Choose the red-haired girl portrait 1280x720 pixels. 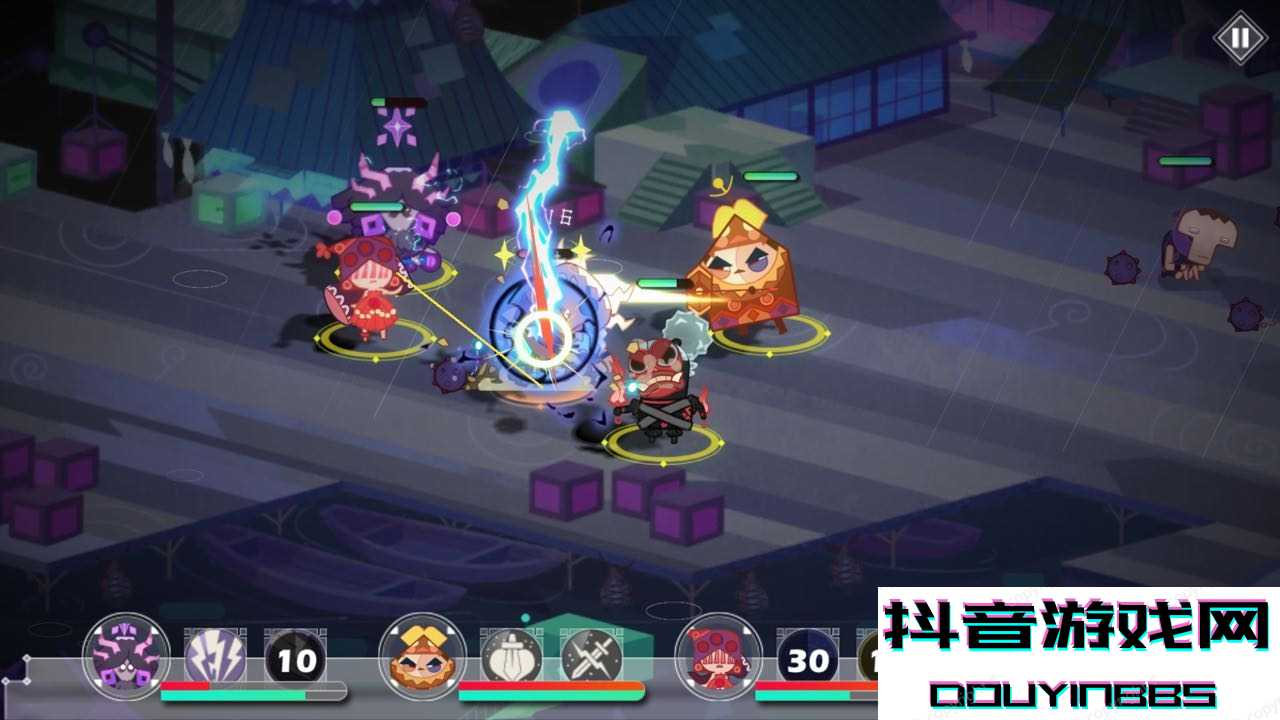click(x=718, y=656)
